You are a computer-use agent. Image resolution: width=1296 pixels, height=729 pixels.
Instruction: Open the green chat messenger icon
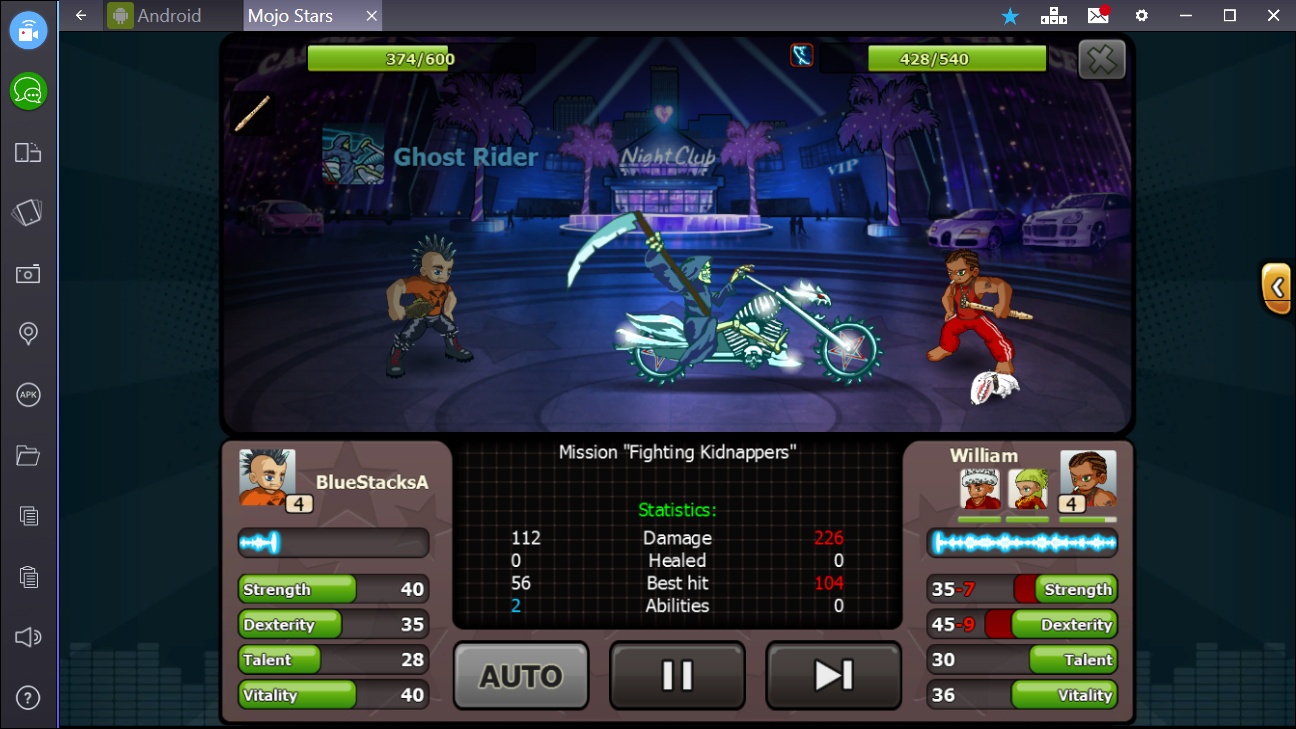(28, 91)
